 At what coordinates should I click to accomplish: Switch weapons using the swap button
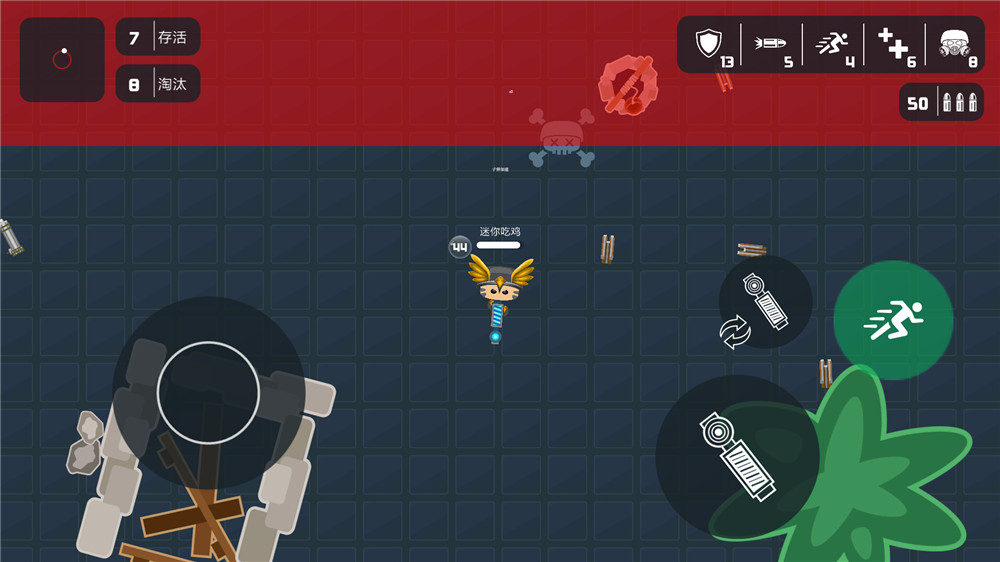(765, 302)
